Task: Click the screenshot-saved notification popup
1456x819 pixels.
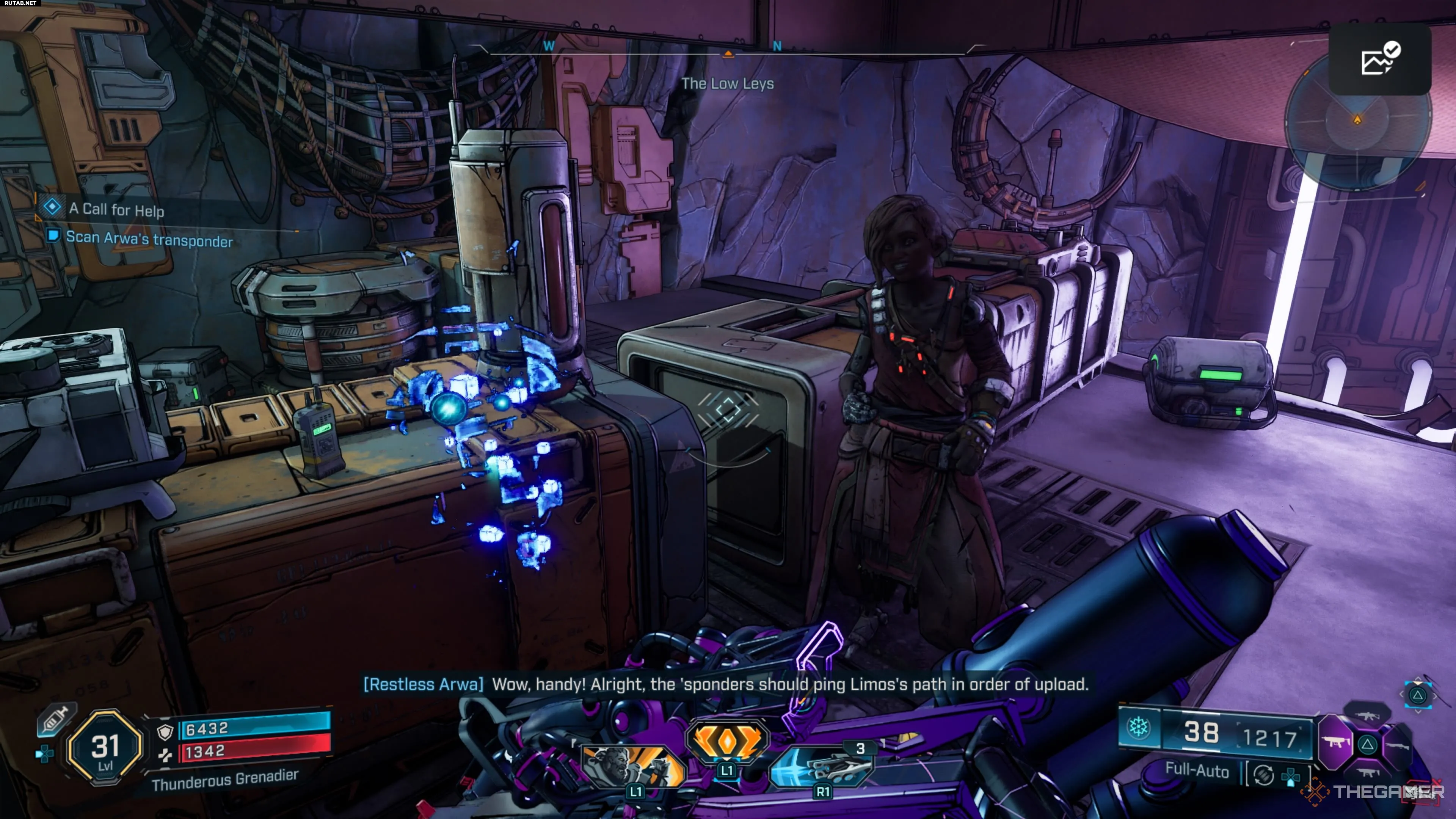Action: pyautogui.click(x=1380, y=60)
